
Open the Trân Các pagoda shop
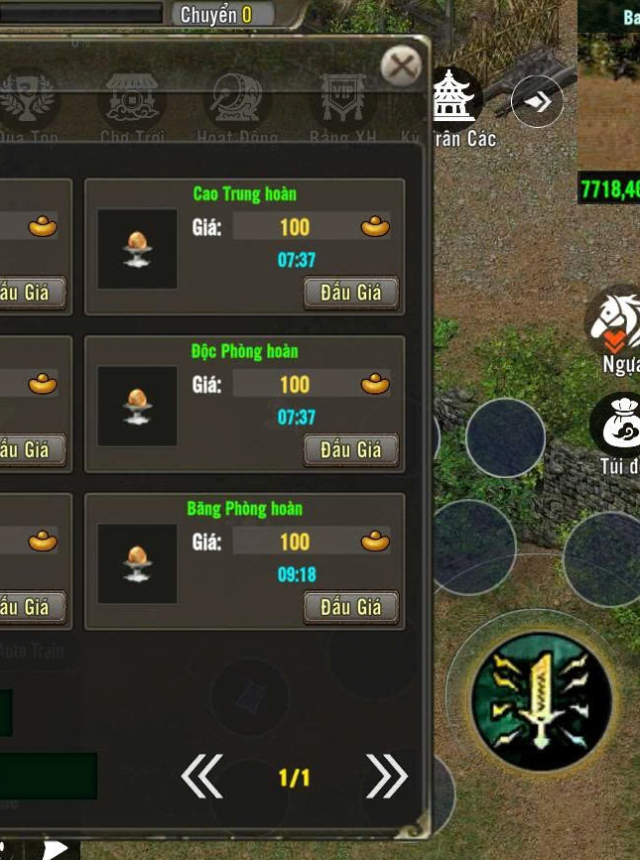(456, 100)
